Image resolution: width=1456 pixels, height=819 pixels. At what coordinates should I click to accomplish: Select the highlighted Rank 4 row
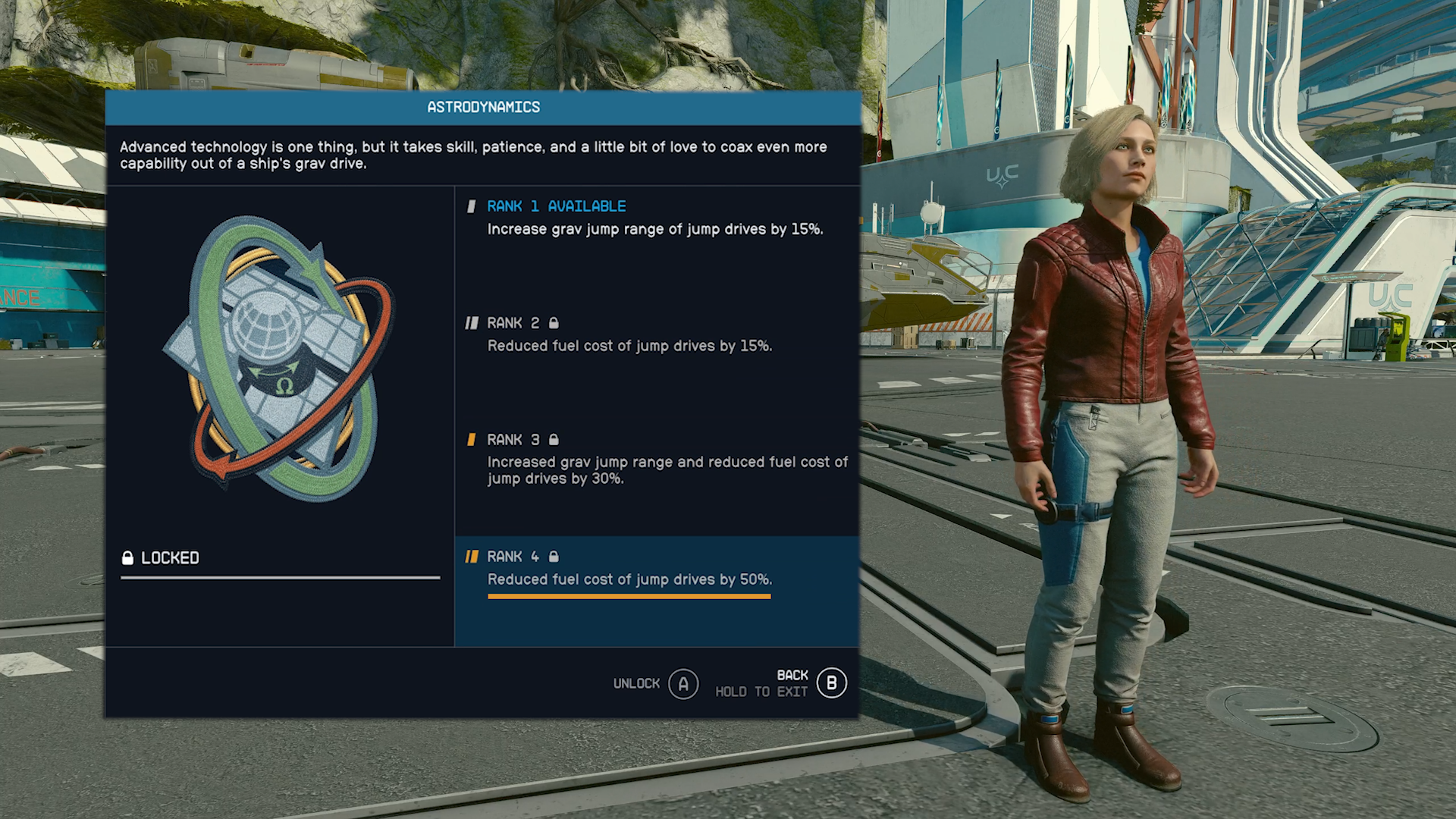(x=657, y=569)
